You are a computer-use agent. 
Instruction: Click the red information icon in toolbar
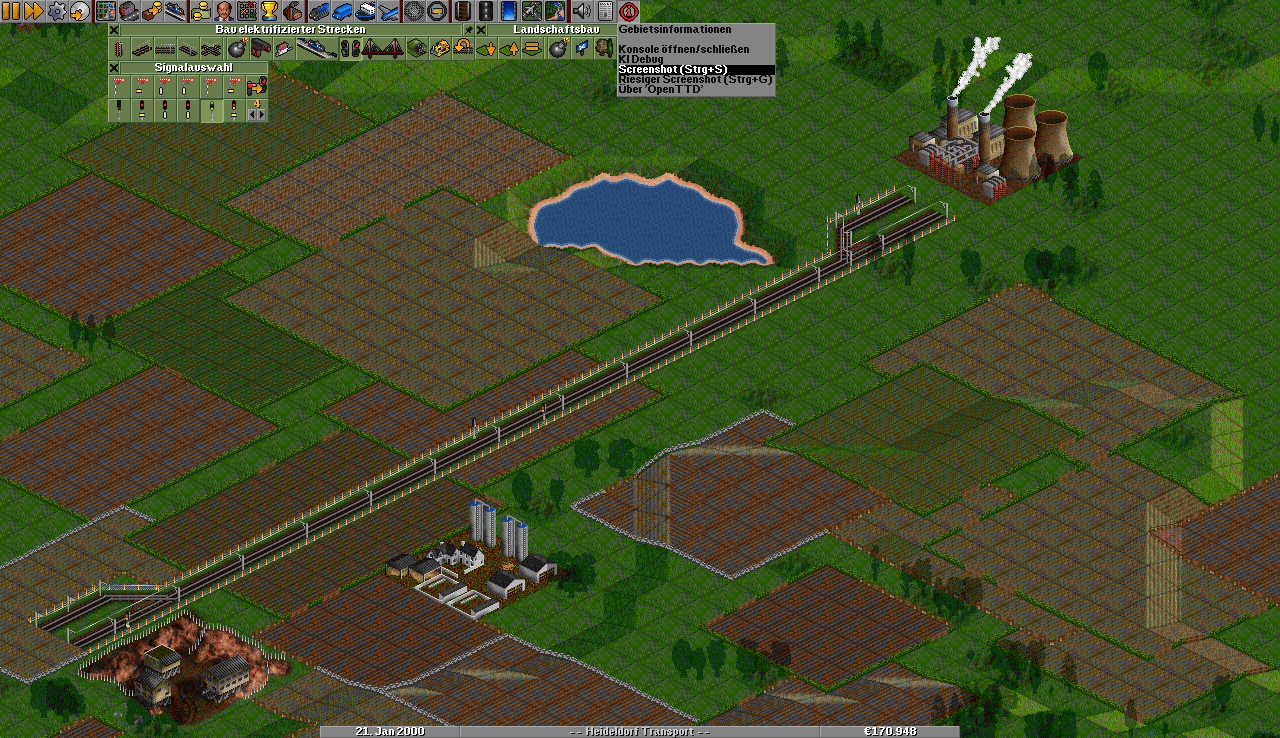(628, 11)
